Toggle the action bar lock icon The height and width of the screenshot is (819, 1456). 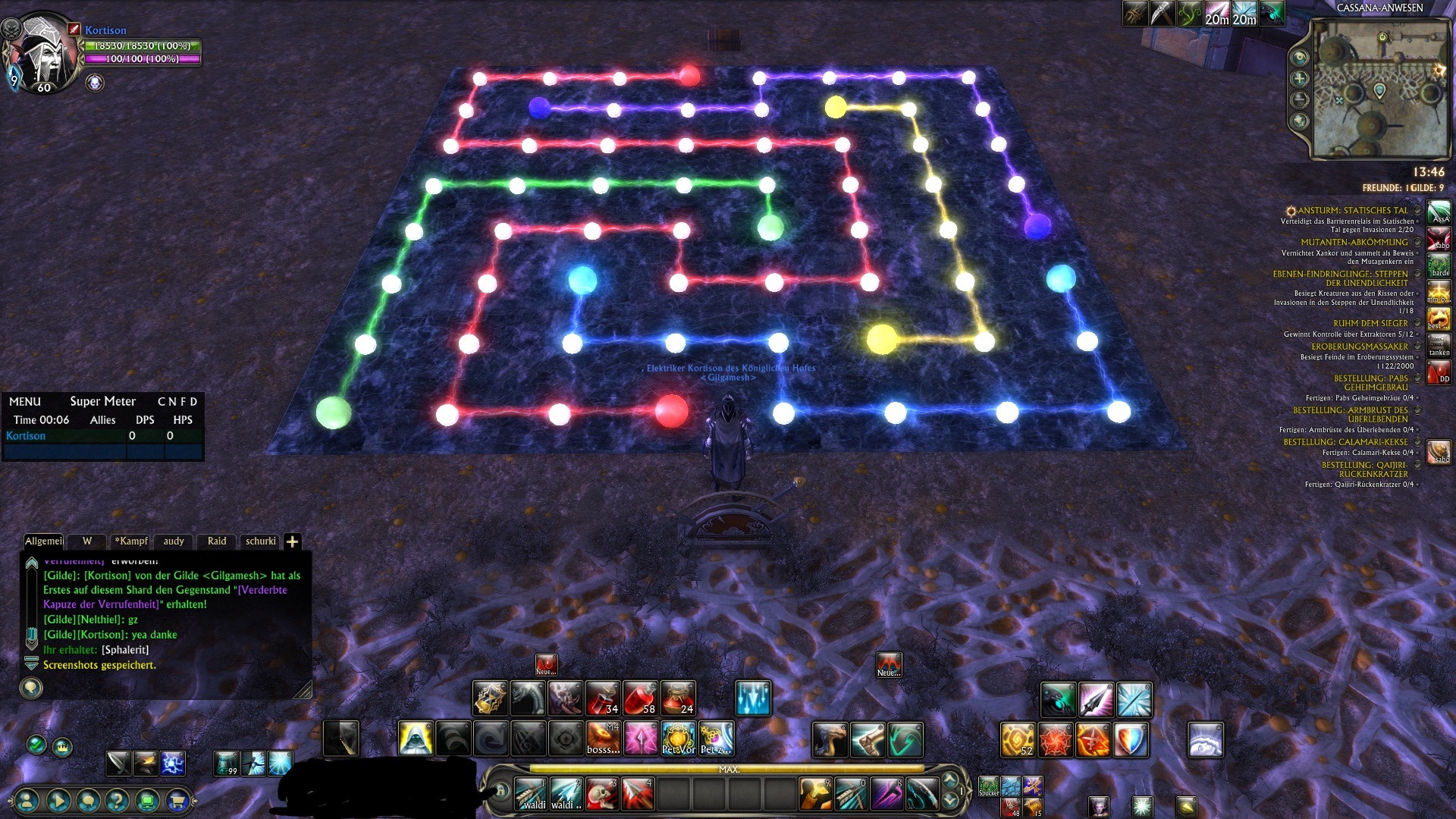(x=501, y=791)
